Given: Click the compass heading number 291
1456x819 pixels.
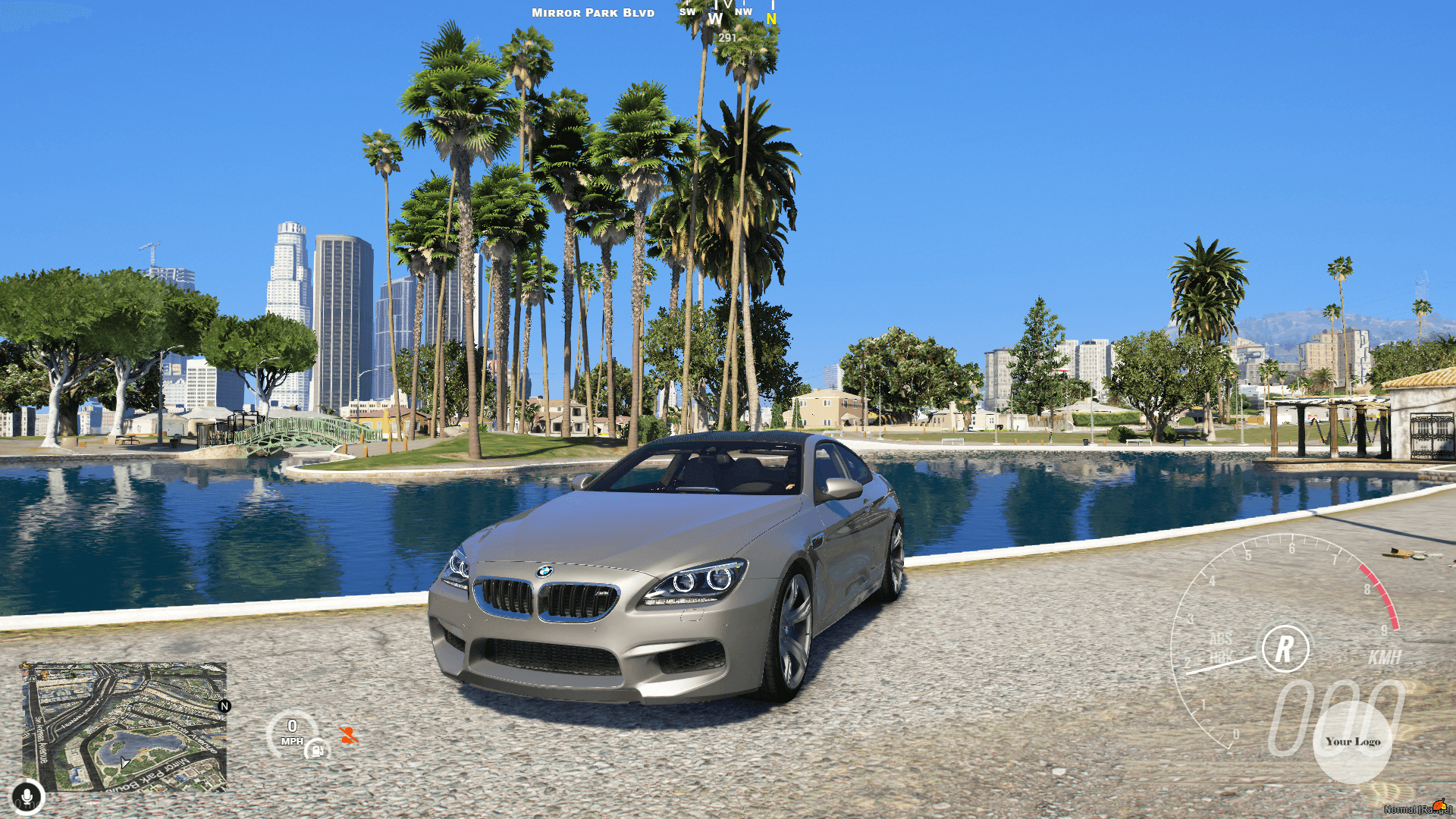Looking at the screenshot, I should click(726, 38).
